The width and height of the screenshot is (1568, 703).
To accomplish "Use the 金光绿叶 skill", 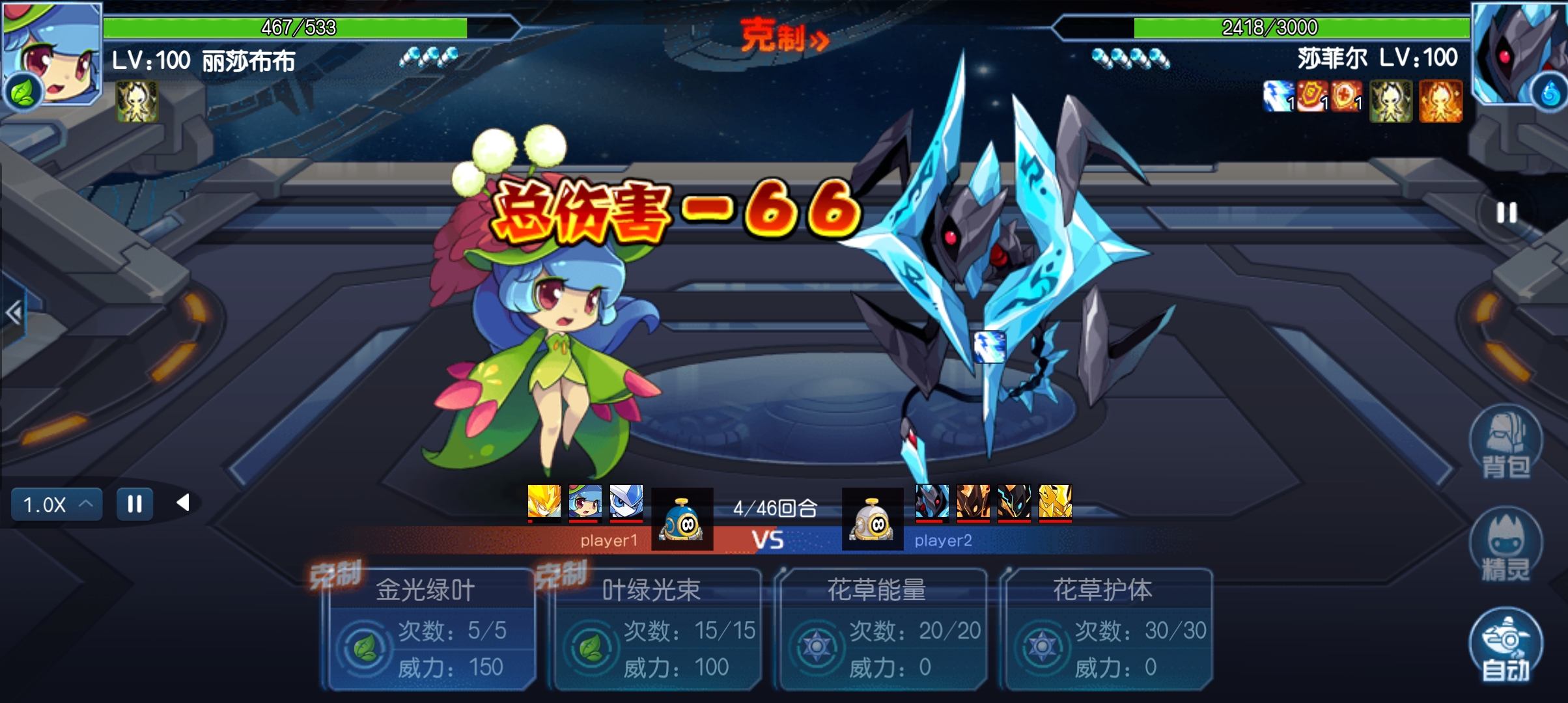I will [x=431, y=629].
